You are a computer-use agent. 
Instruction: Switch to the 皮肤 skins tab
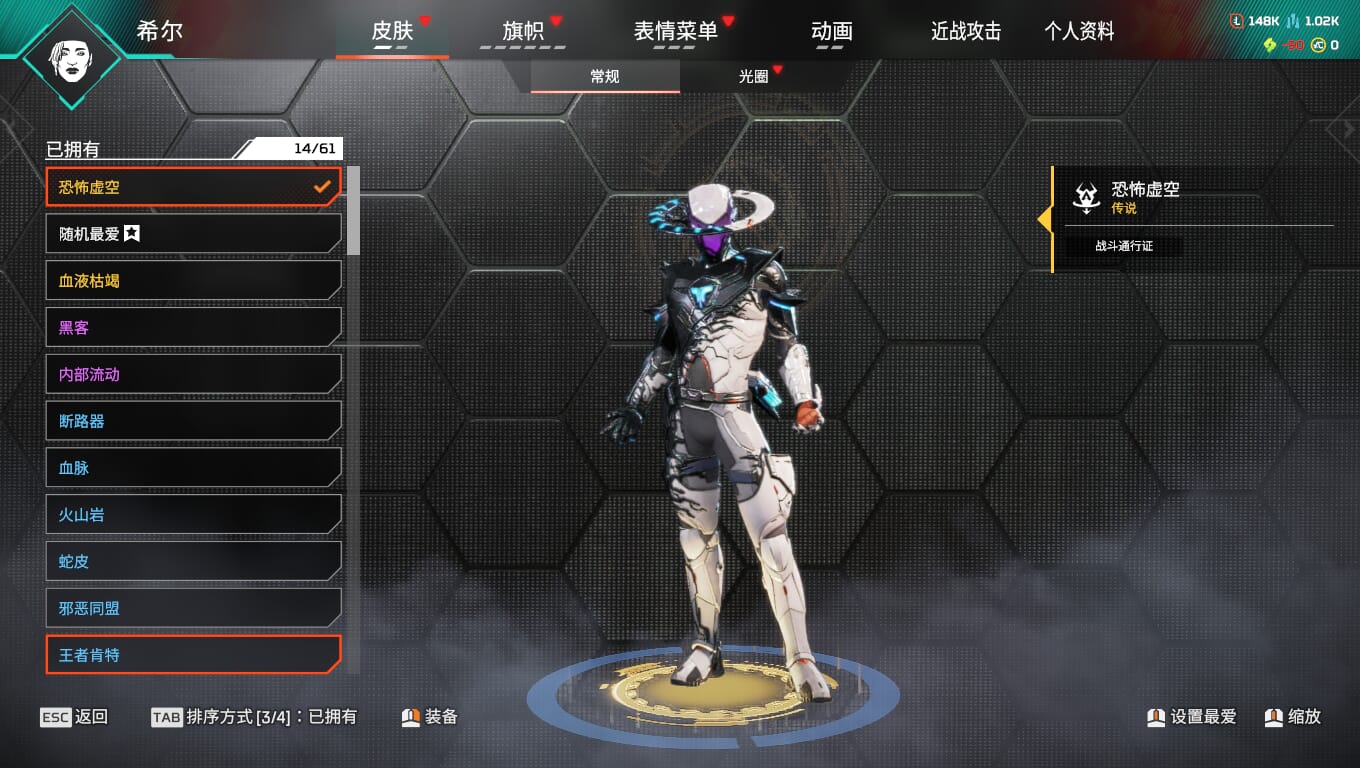click(x=392, y=31)
